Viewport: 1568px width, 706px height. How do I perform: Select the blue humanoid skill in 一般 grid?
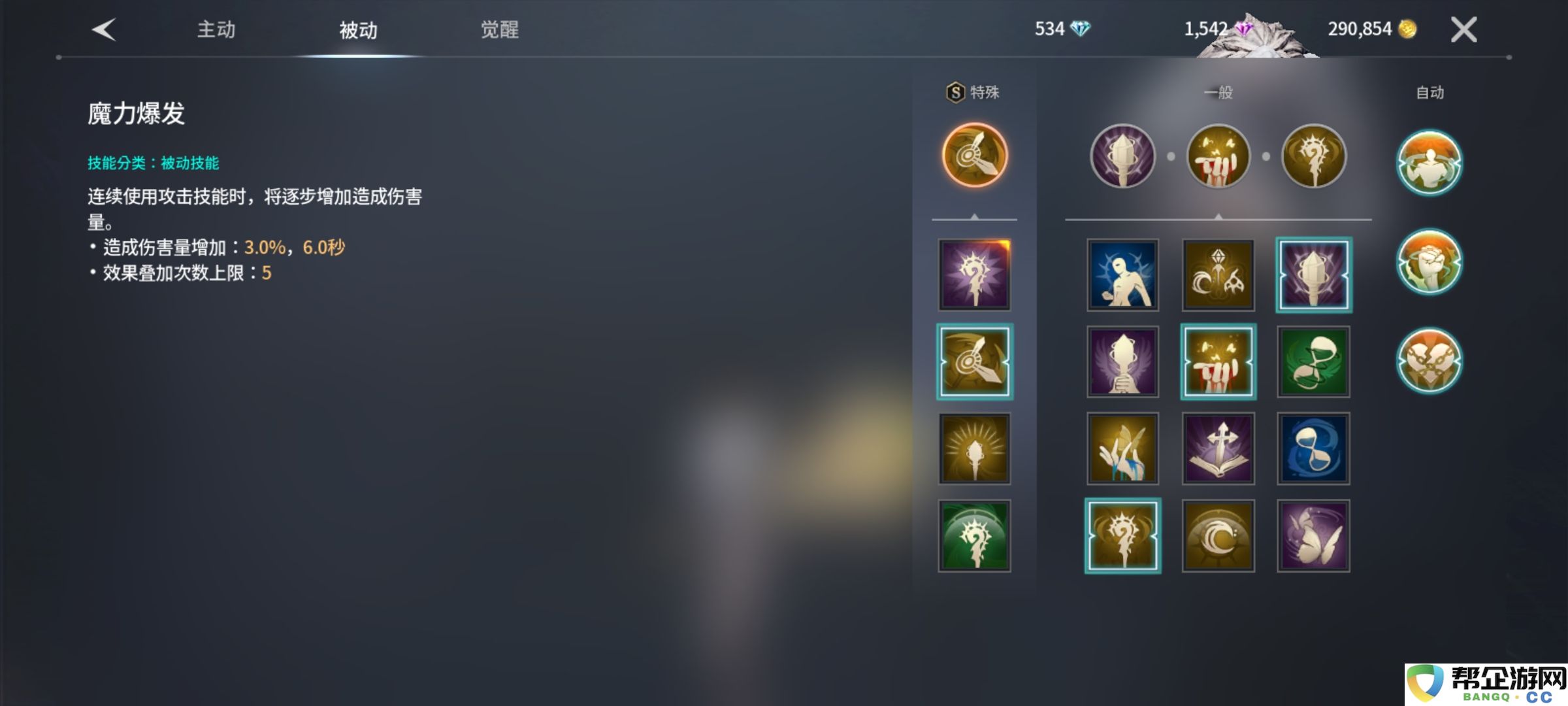pyautogui.click(x=1122, y=275)
